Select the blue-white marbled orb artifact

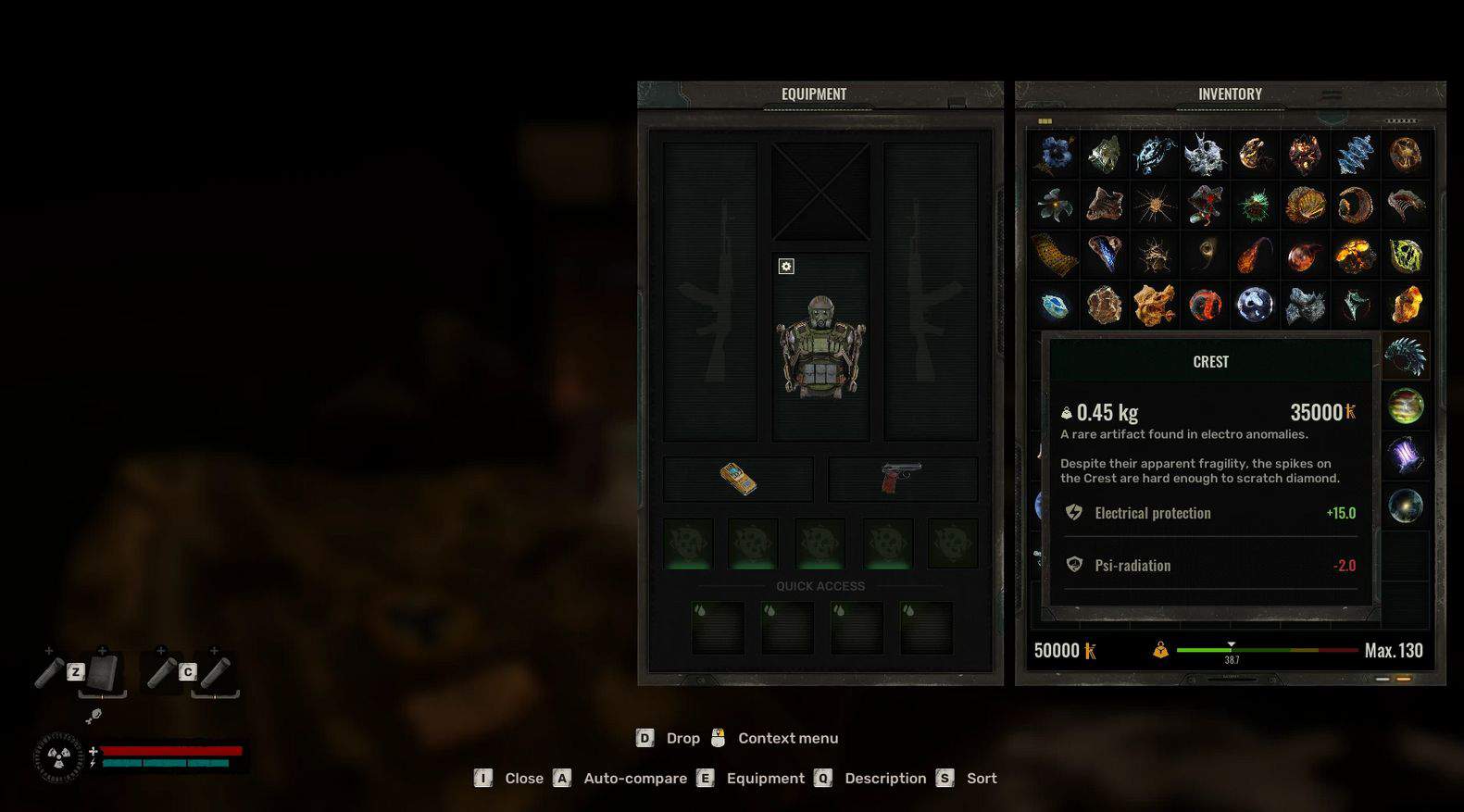[x=1255, y=305]
